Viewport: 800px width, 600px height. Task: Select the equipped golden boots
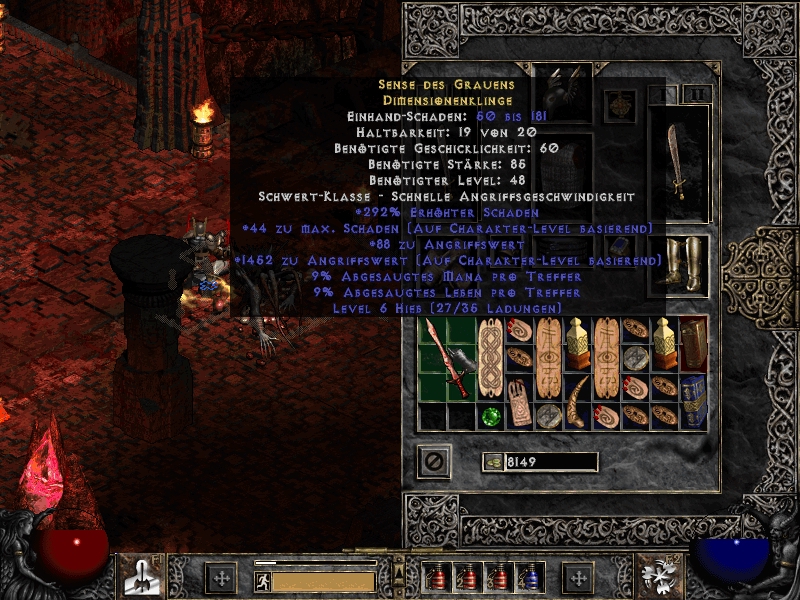pos(680,264)
